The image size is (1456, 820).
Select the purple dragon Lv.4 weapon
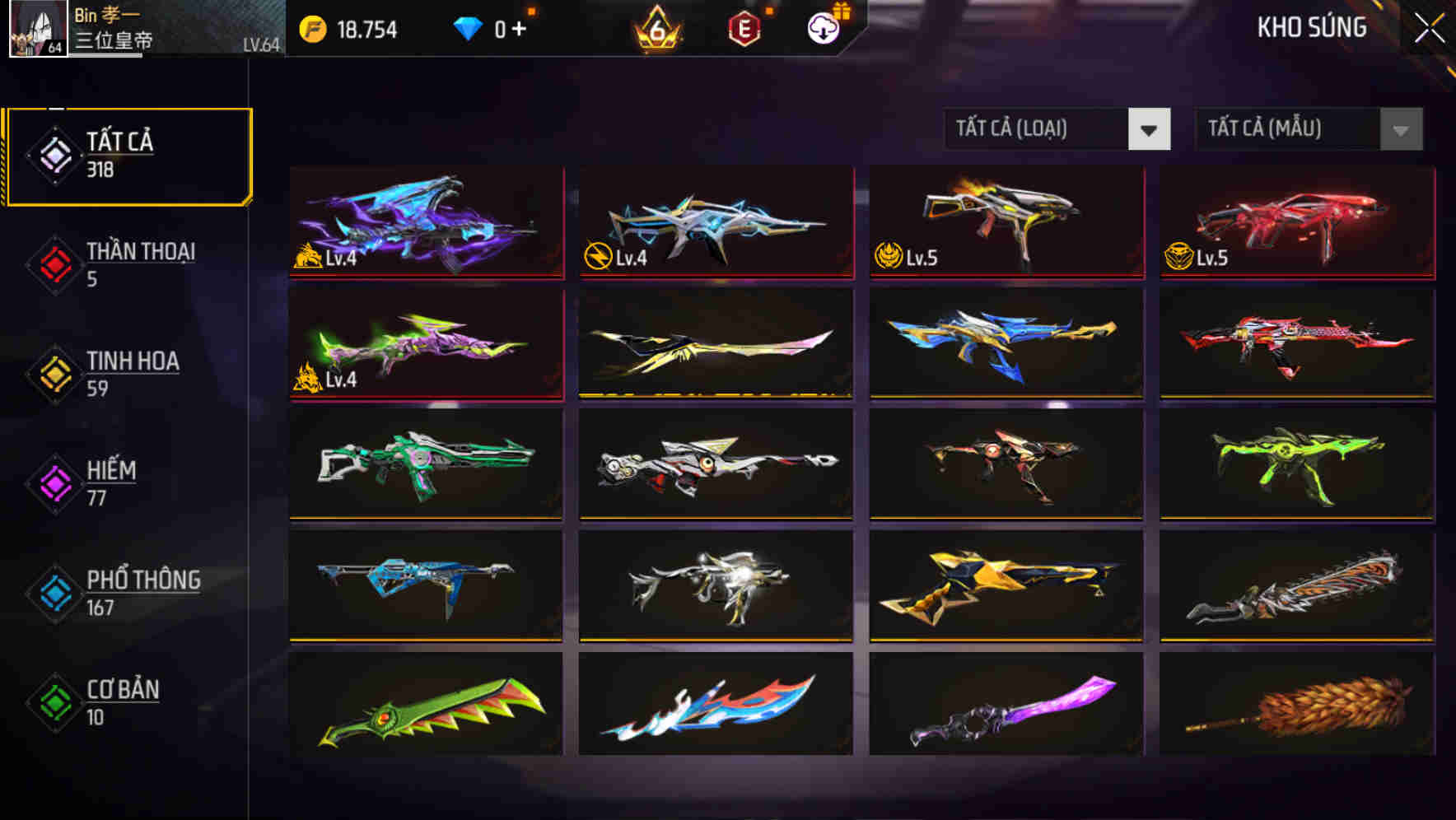pyautogui.click(x=425, y=222)
